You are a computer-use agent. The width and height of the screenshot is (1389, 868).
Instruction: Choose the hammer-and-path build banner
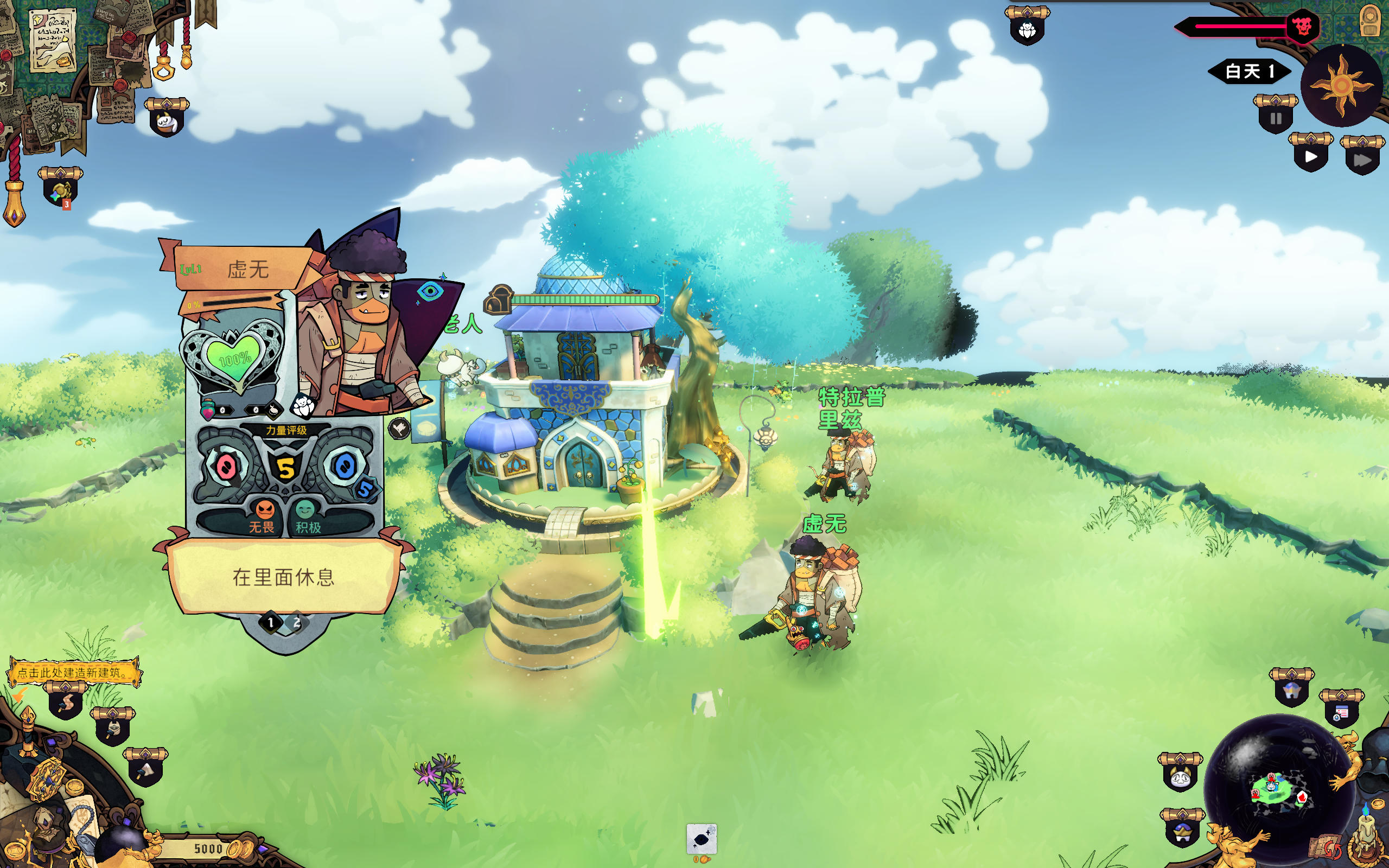point(66,703)
